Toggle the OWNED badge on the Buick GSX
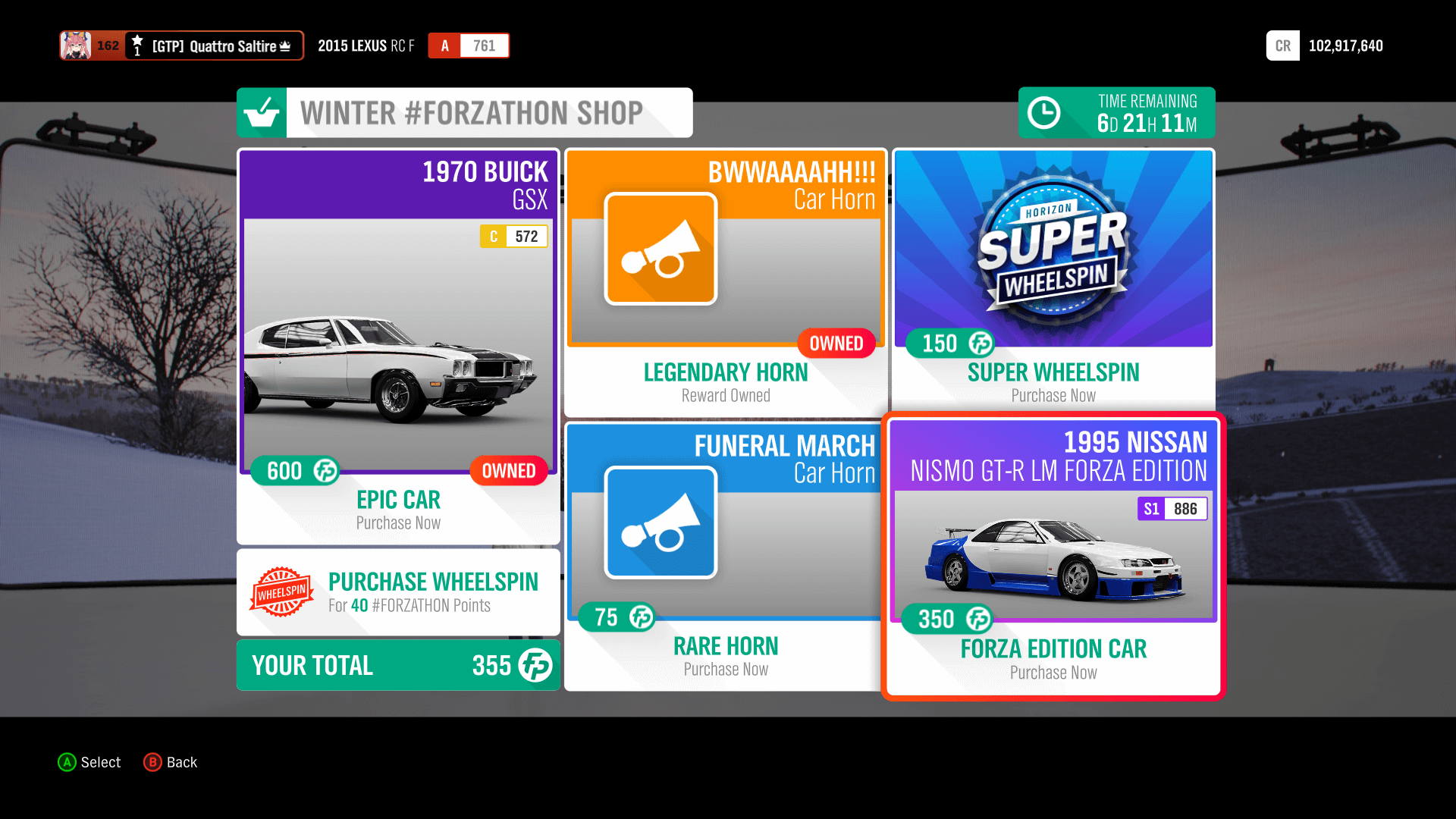This screenshot has width=1456, height=819. click(509, 471)
